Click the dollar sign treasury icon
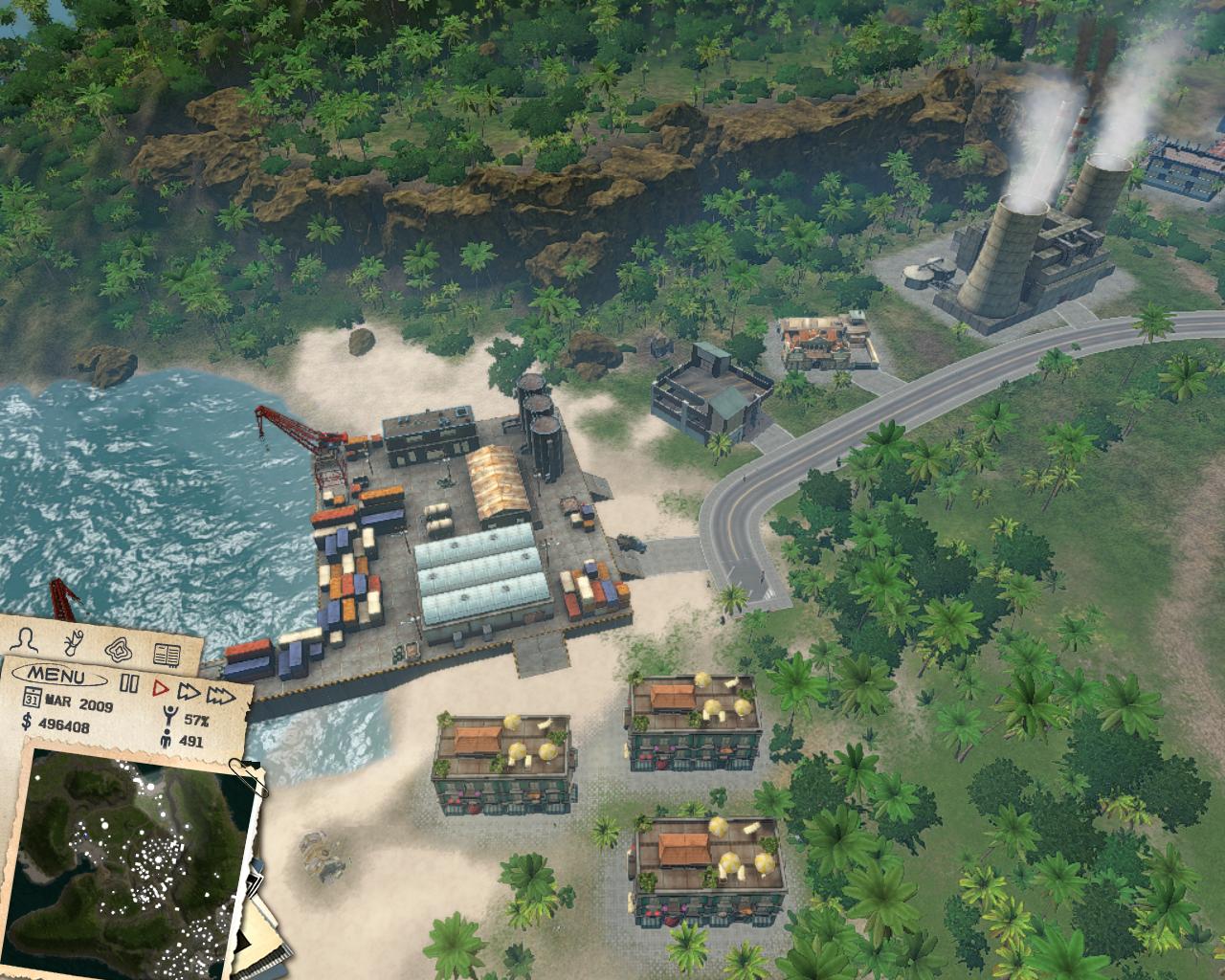The height and width of the screenshot is (980, 1225). coord(27,722)
